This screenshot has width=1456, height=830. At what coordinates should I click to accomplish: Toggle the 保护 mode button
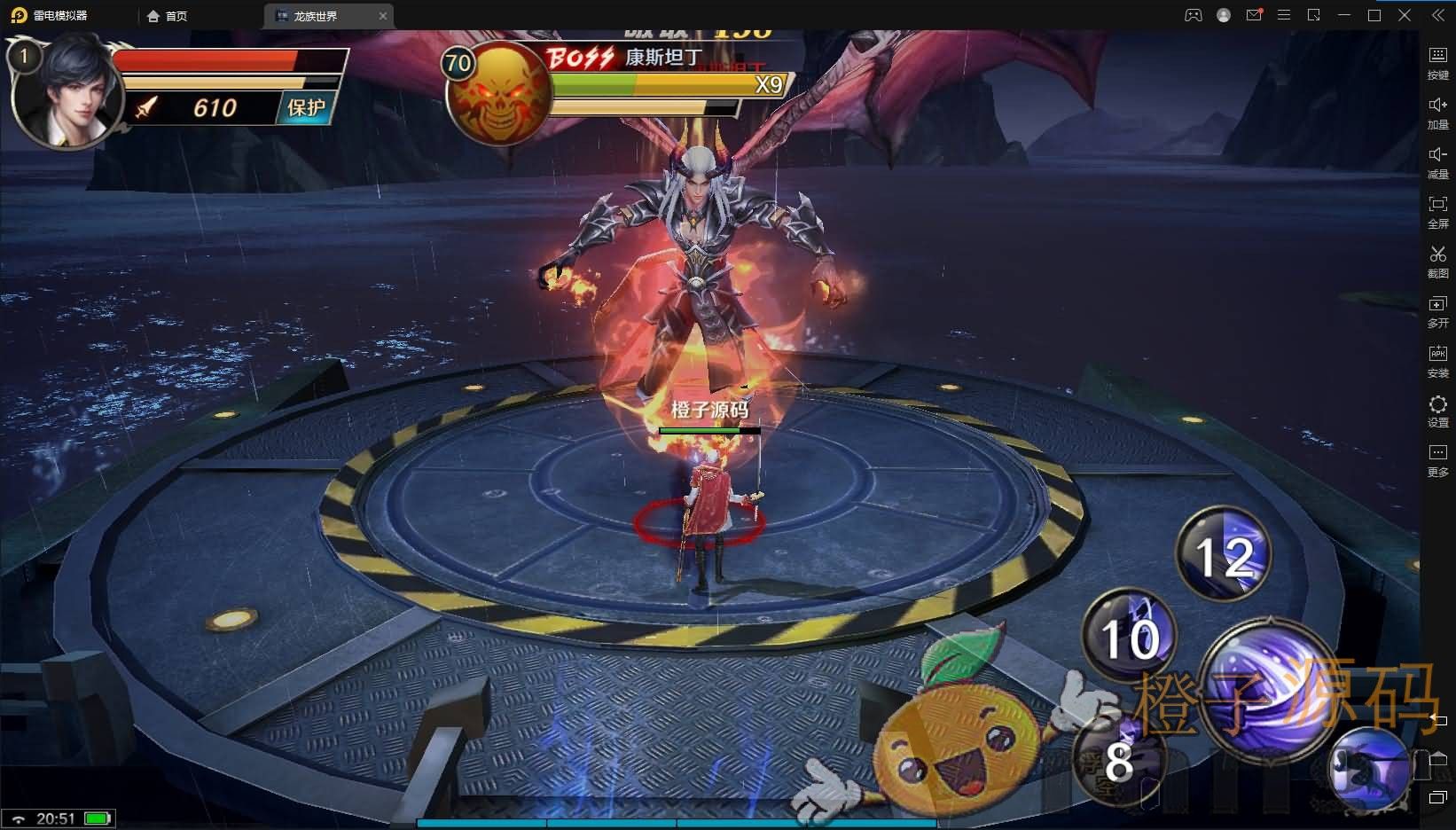pos(306,107)
